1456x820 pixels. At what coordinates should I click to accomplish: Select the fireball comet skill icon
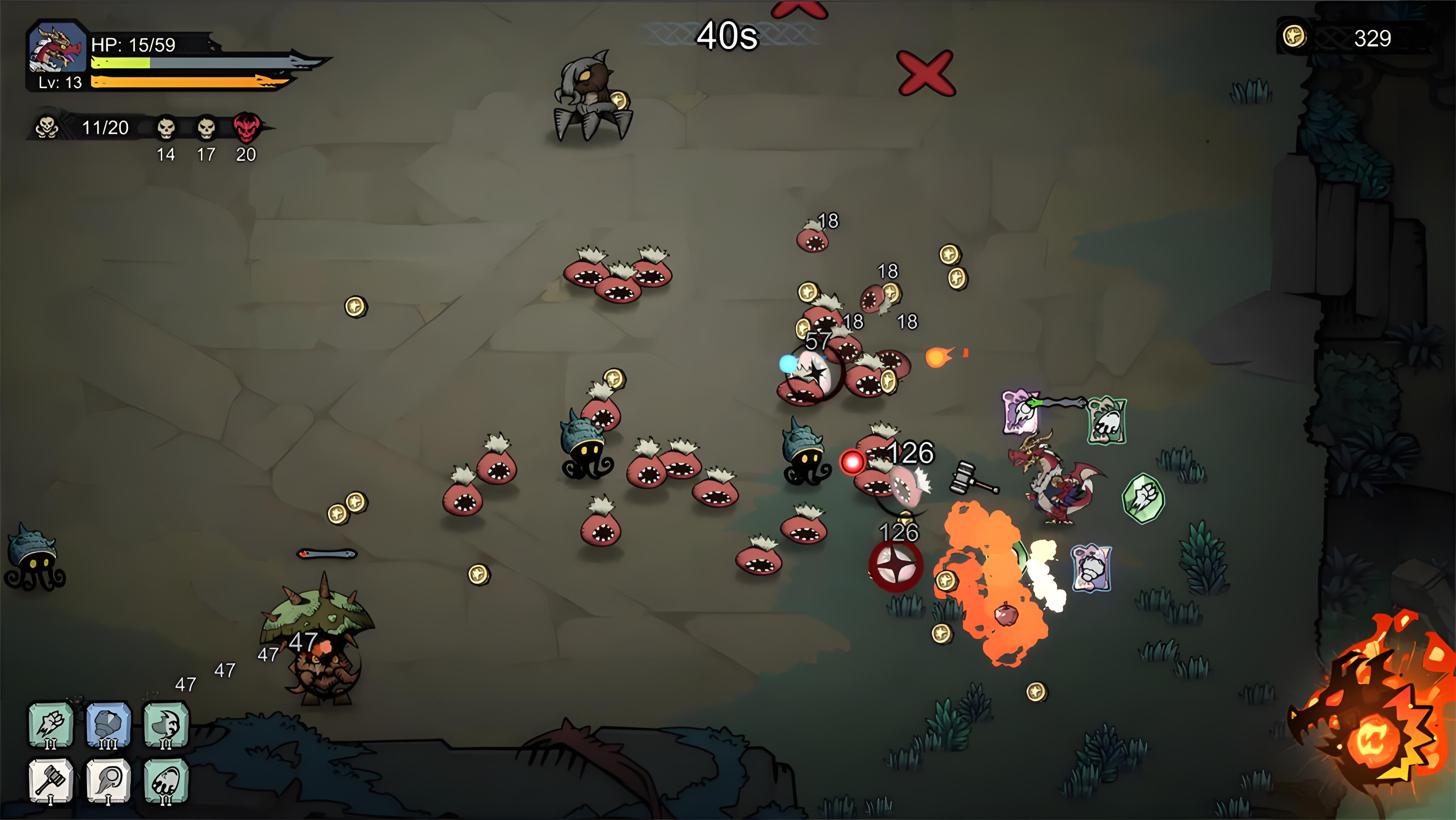click(x=109, y=781)
